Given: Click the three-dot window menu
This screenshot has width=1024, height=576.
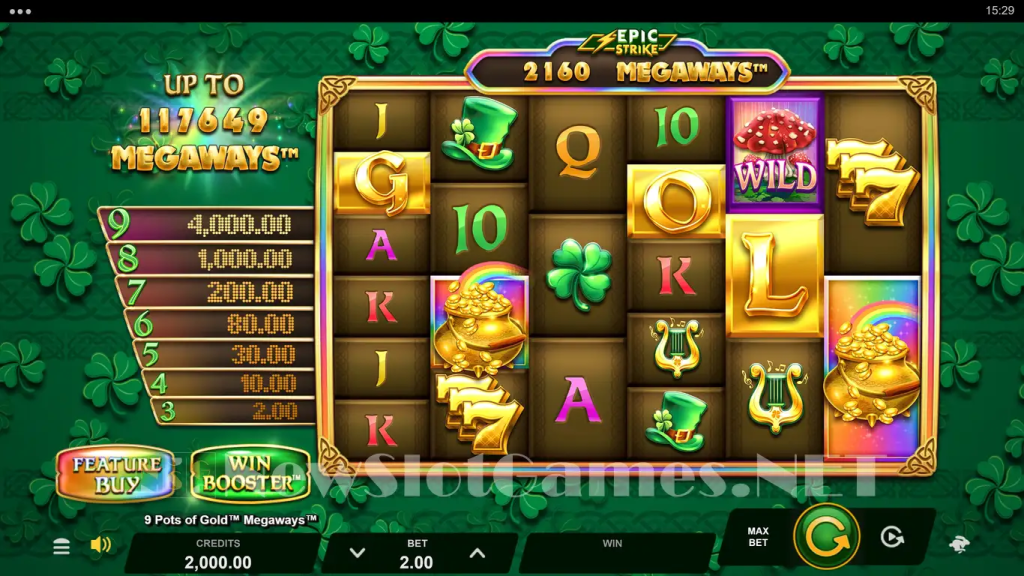Looking at the screenshot, I should click(x=20, y=10).
